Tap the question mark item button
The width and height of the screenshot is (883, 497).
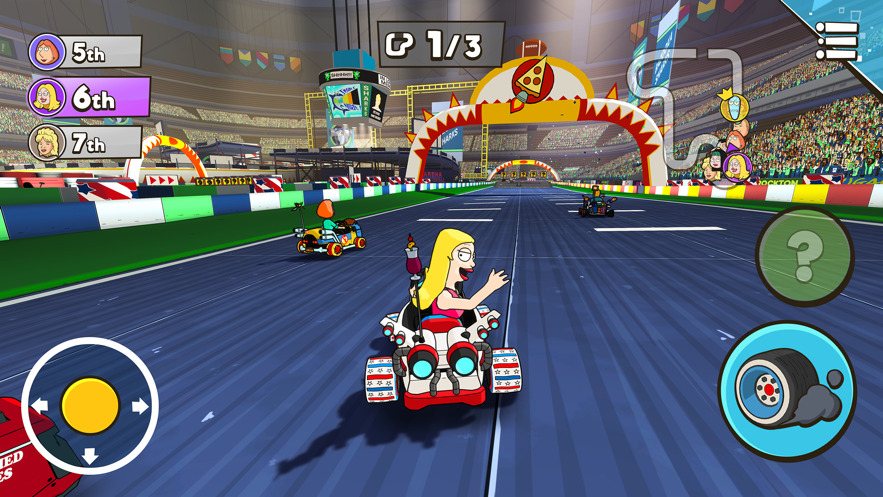click(804, 256)
